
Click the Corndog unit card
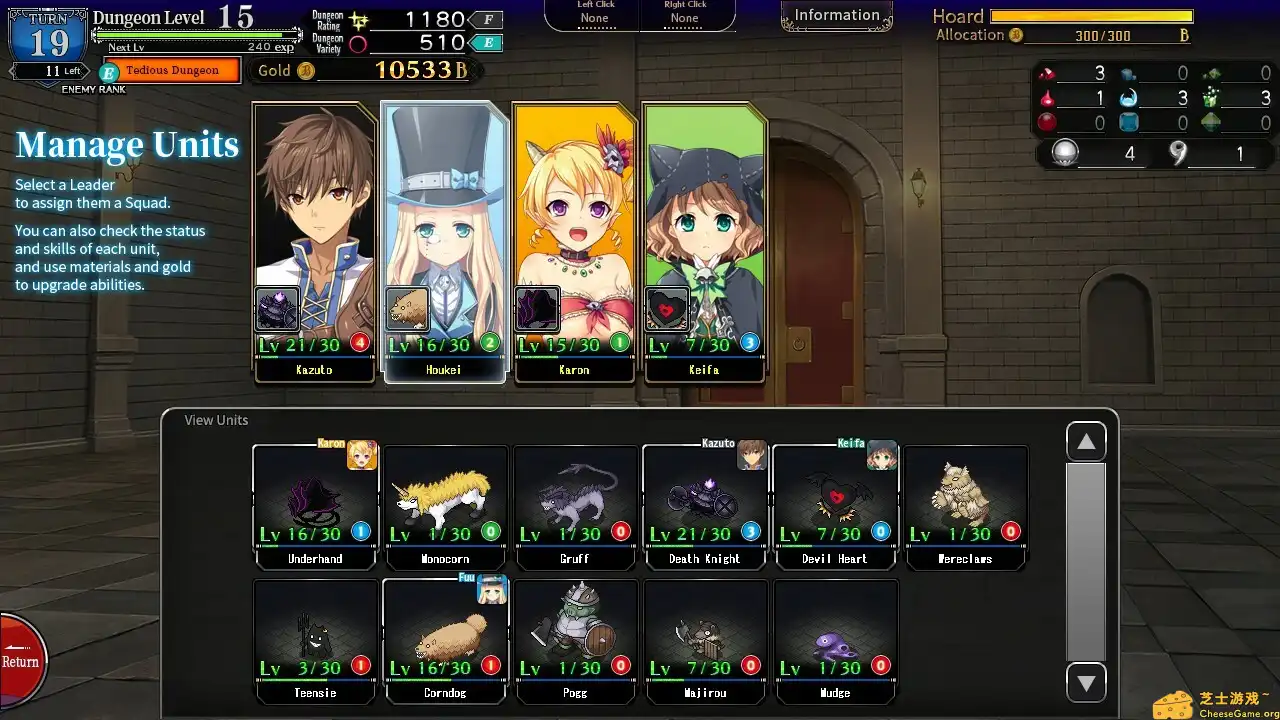445,640
